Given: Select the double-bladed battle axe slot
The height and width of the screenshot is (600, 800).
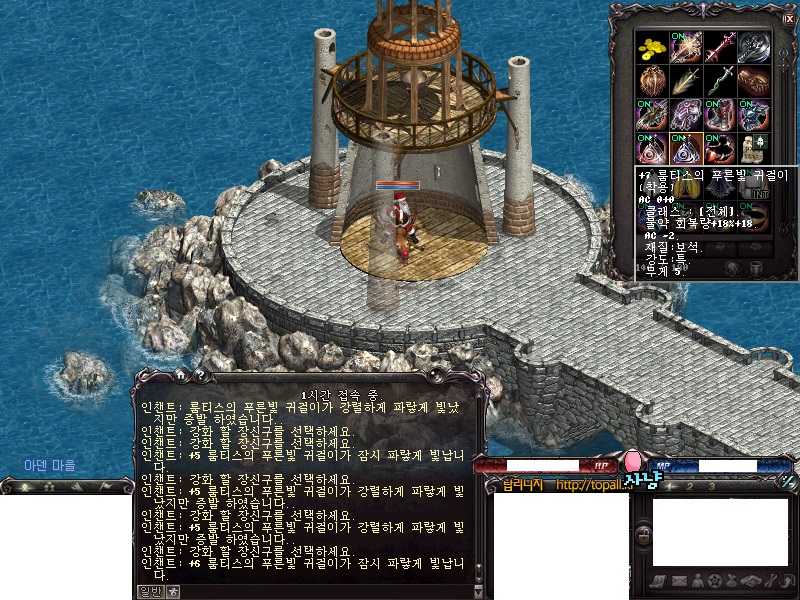Looking at the screenshot, I should (753, 46).
